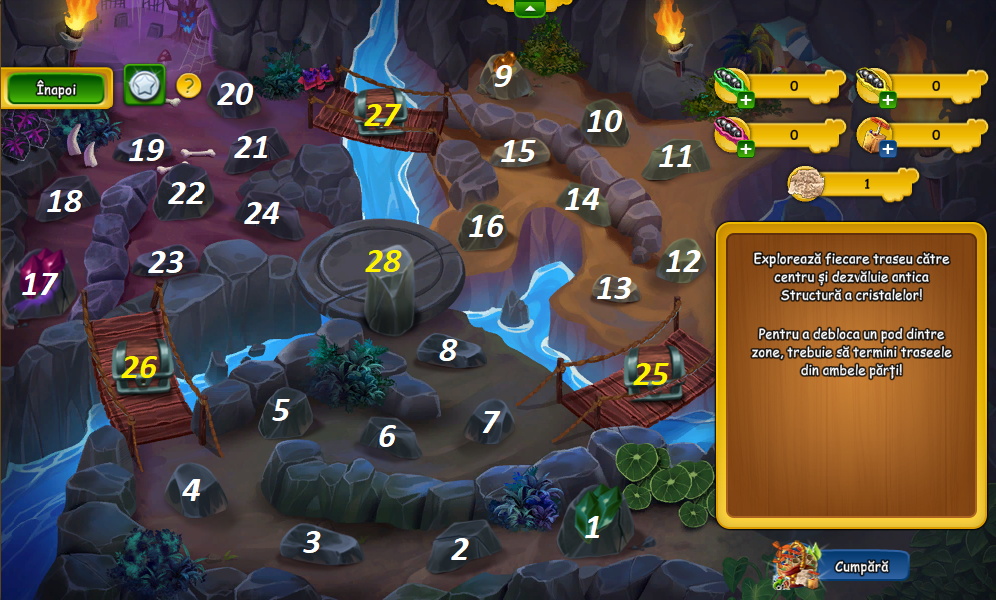996x600 pixels.
Task: Choose level stone number 2
Action: 461,548
